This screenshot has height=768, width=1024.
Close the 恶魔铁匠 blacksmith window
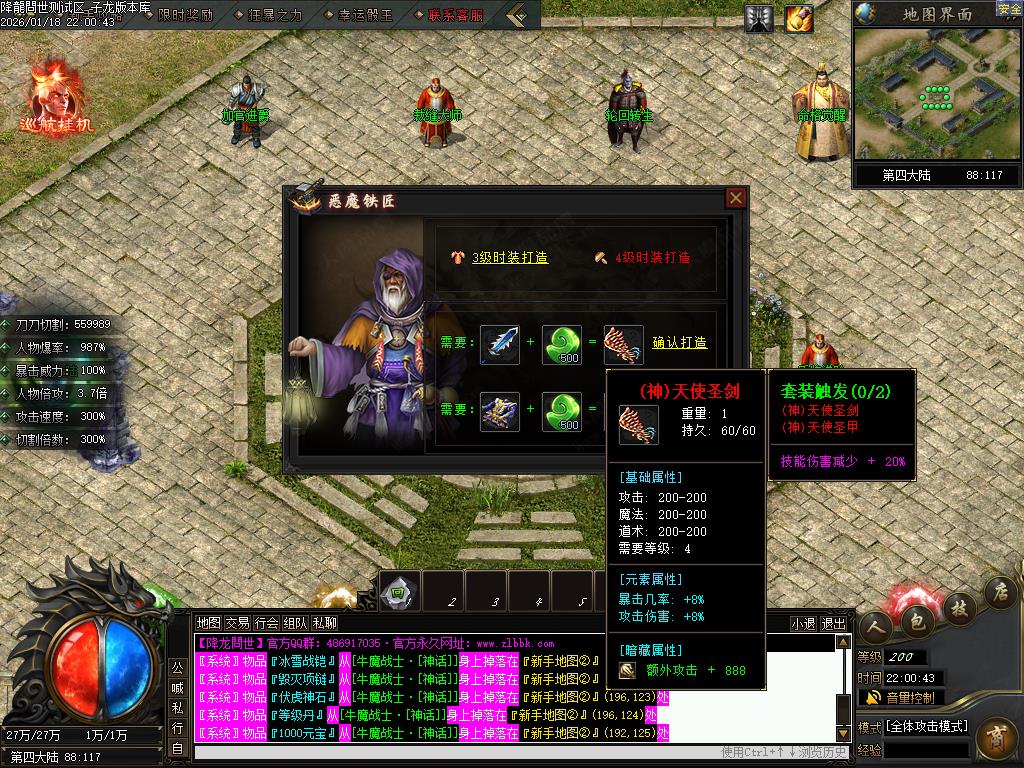click(x=736, y=198)
